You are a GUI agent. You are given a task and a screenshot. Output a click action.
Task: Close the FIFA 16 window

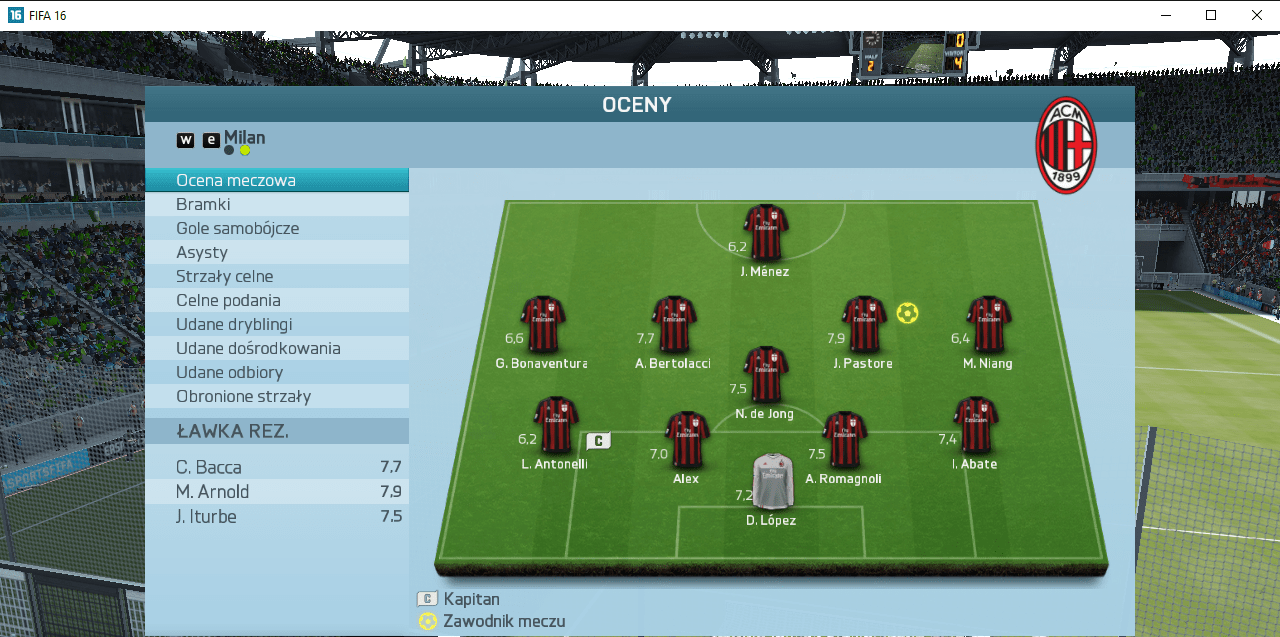tap(1257, 15)
